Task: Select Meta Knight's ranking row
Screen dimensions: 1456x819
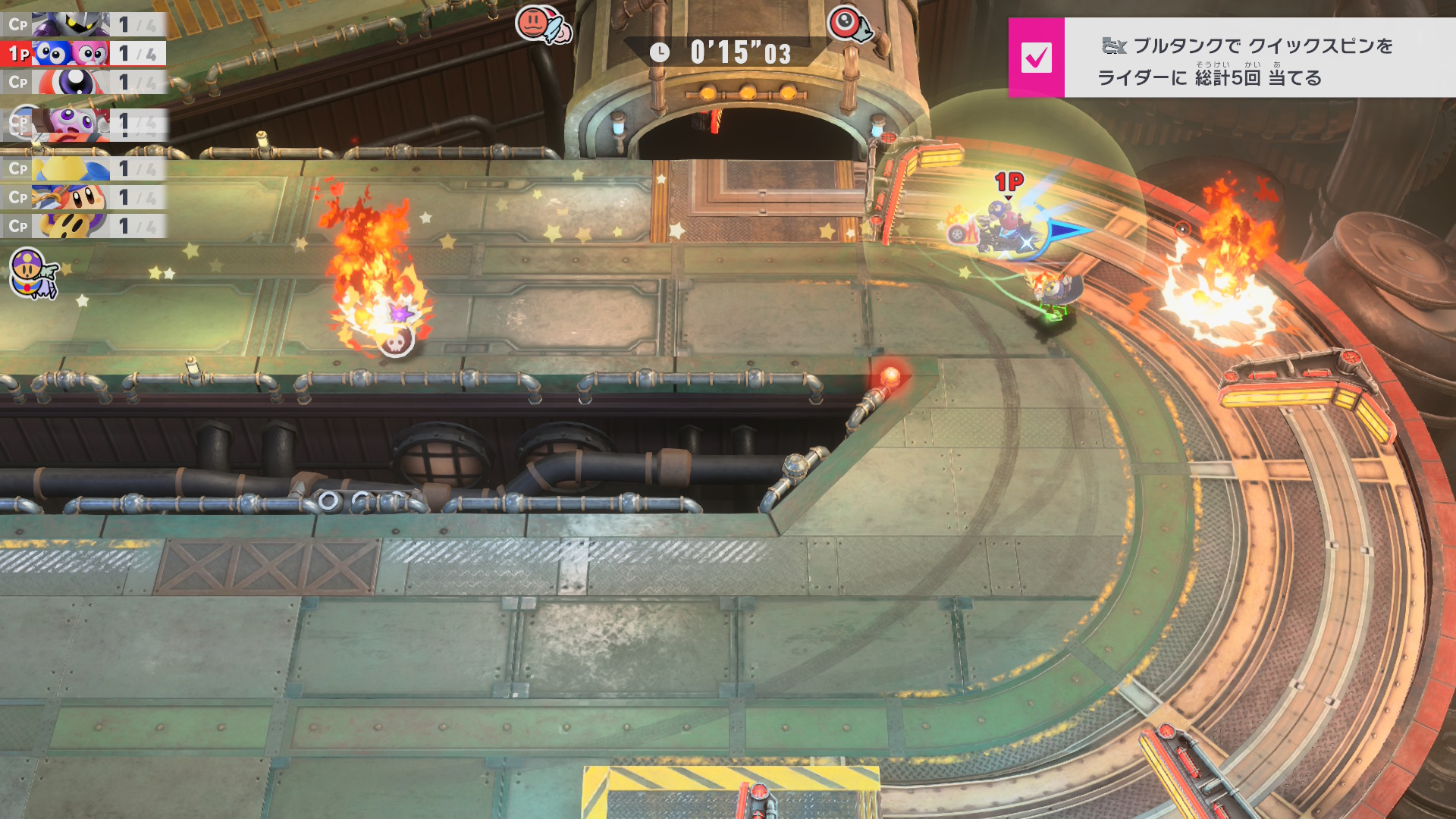Action: (83, 24)
